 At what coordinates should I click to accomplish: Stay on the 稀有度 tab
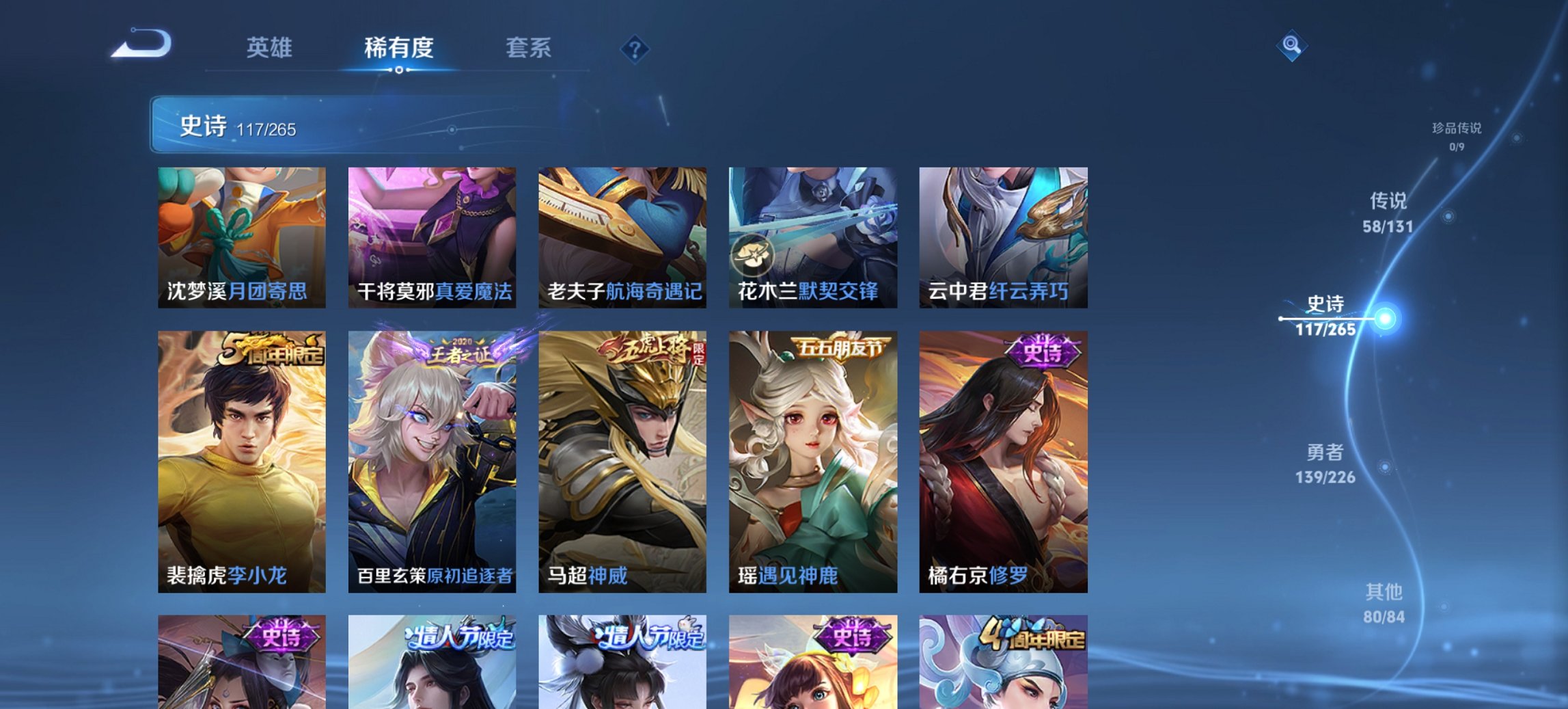(x=399, y=46)
